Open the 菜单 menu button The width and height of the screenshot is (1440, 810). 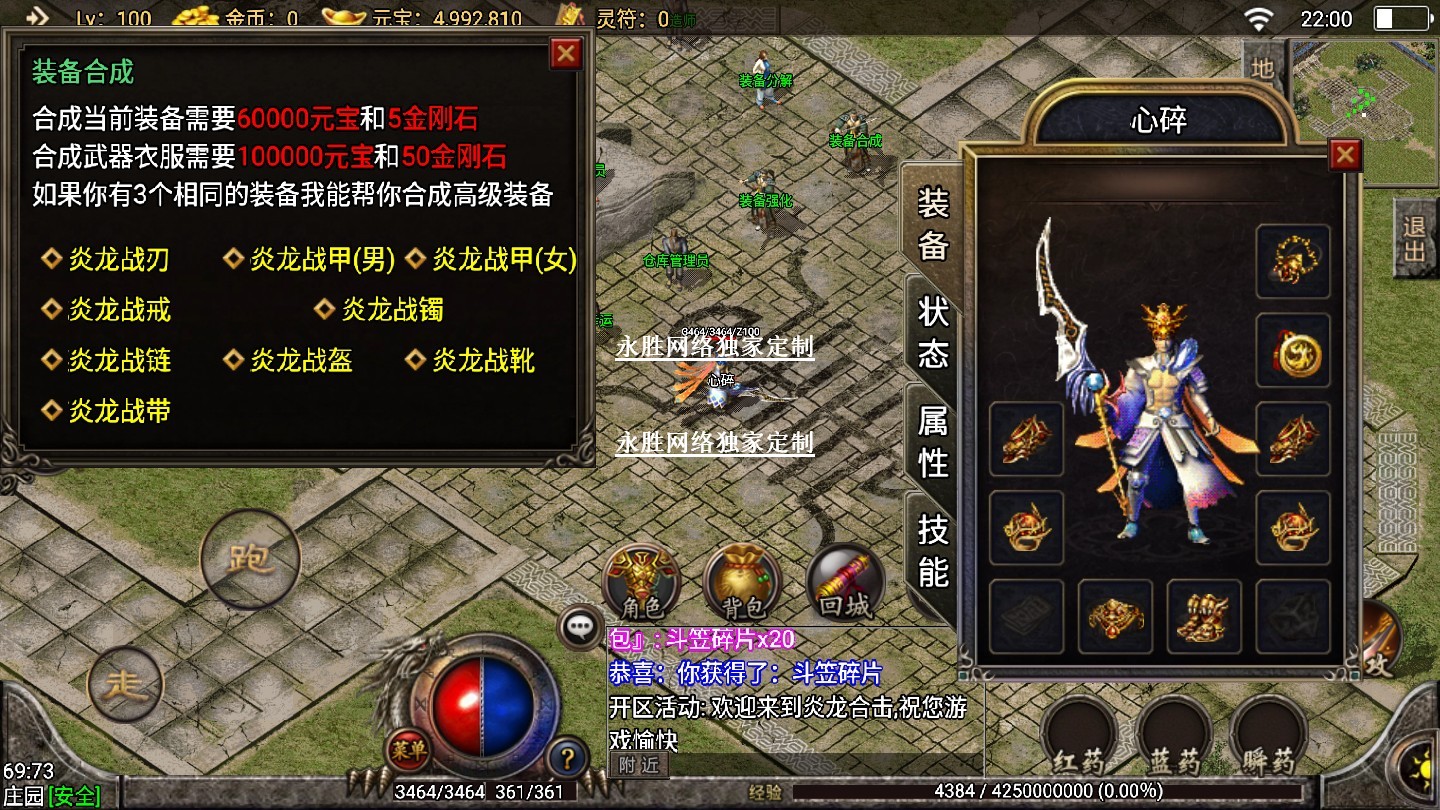409,747
